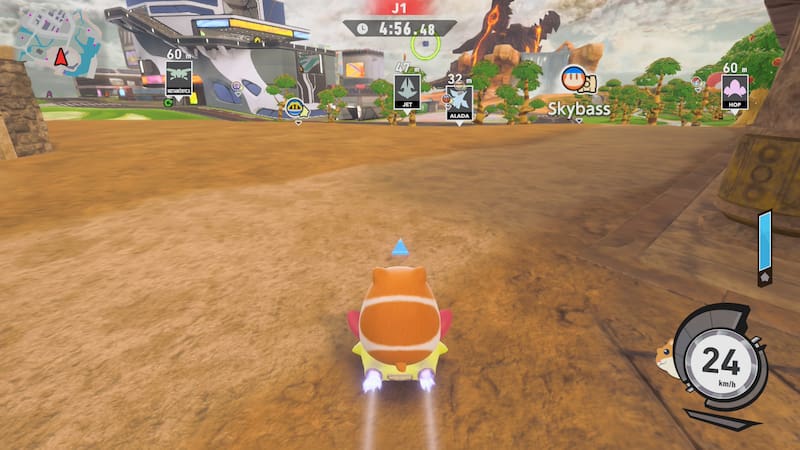Click the yellow rider marker icon

[295, 107]
